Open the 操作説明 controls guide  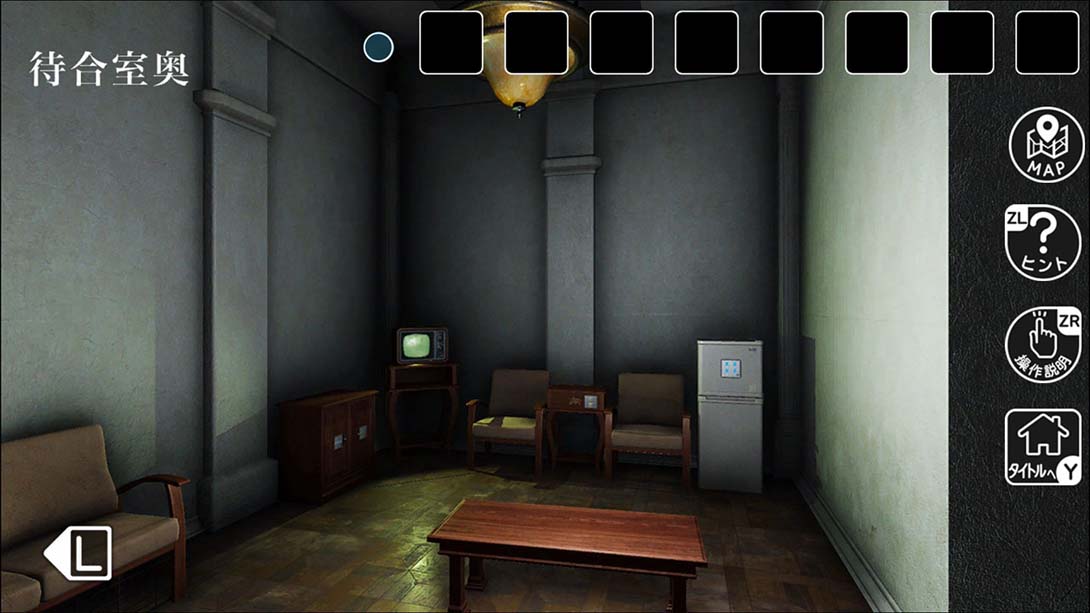pyautogui.click(x=1044, y=344)
